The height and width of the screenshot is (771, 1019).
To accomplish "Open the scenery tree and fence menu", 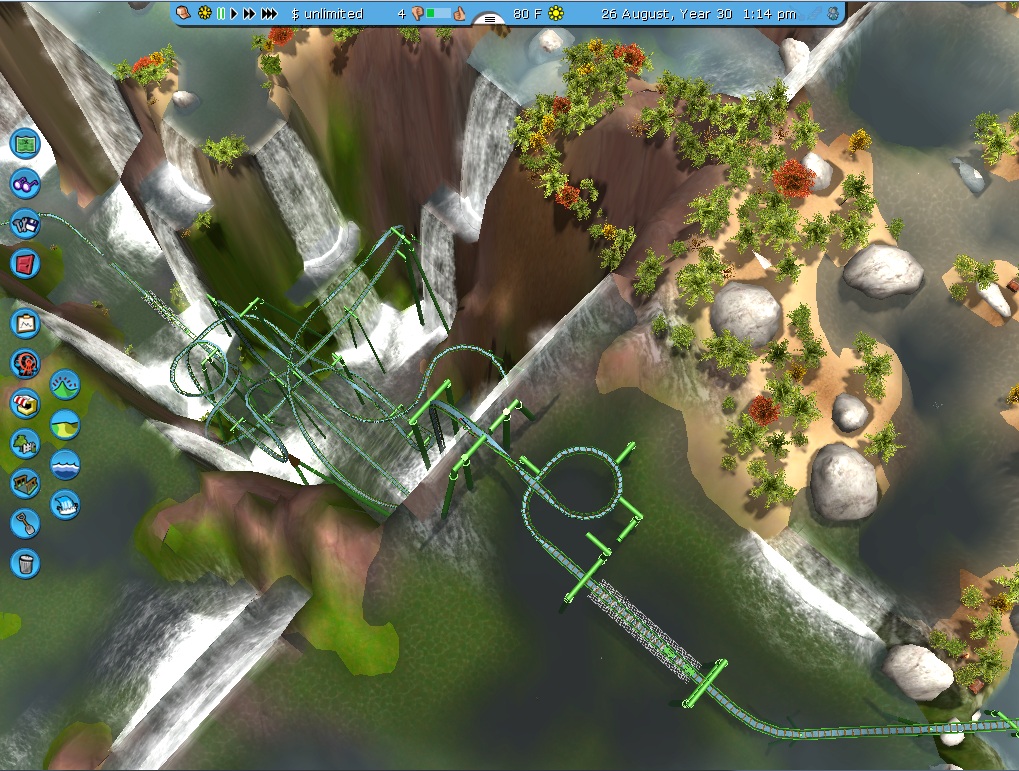I will (x=25, y=443).
